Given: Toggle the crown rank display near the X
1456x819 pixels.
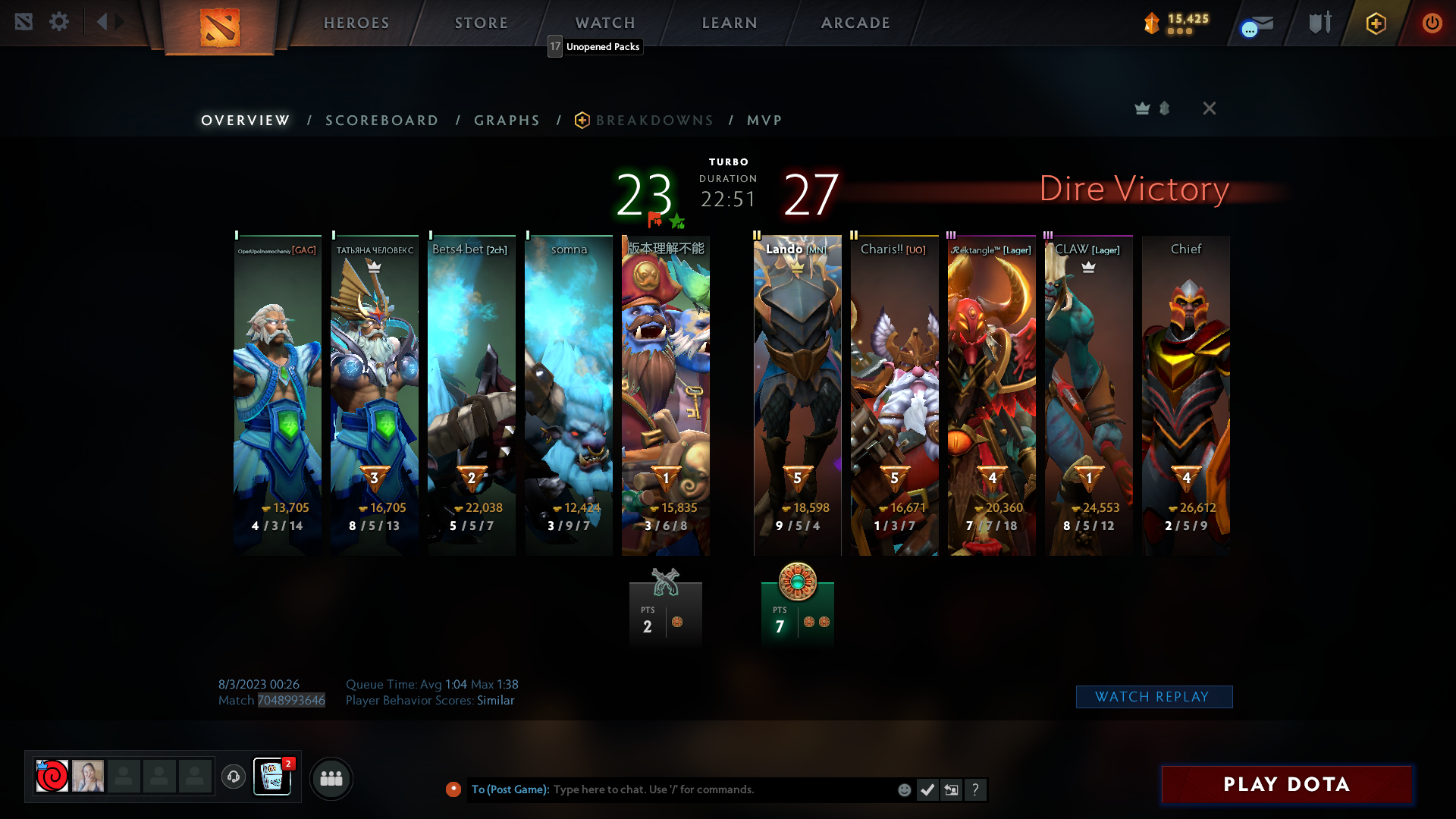Looking at the screenshot, I should click(1142, 108).
